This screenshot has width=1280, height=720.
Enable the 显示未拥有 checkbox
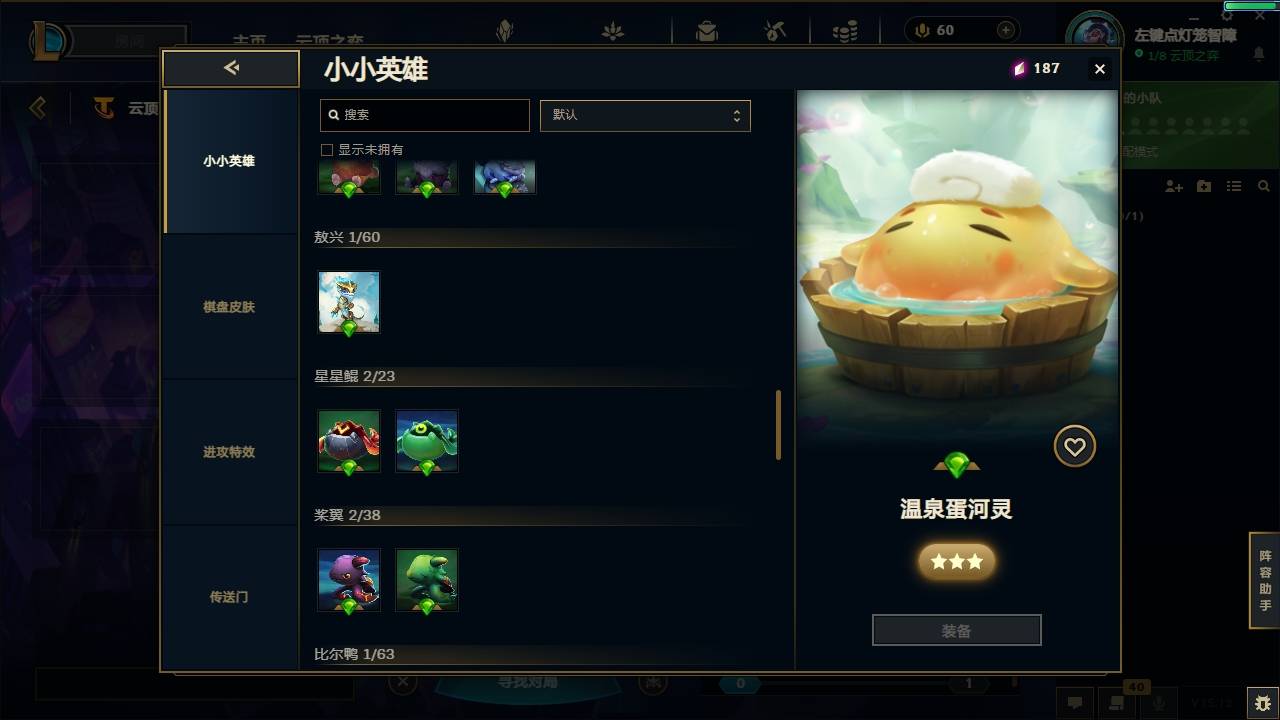[326, 149]
